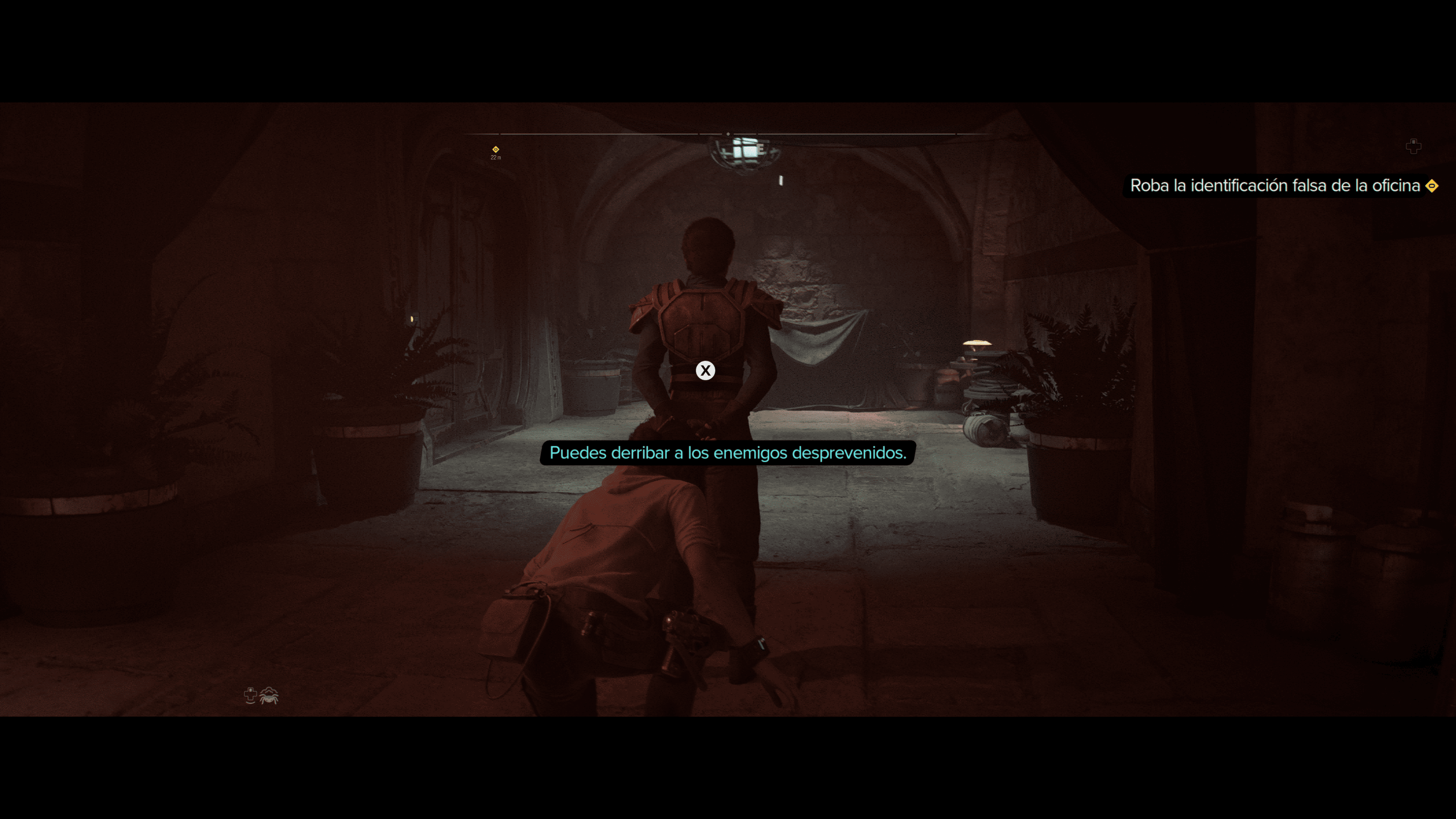The height and width of the screenshot is (819, 1456).
Task: Click the yellow diamond icon beside the objective text
Action: (1432, 186)
